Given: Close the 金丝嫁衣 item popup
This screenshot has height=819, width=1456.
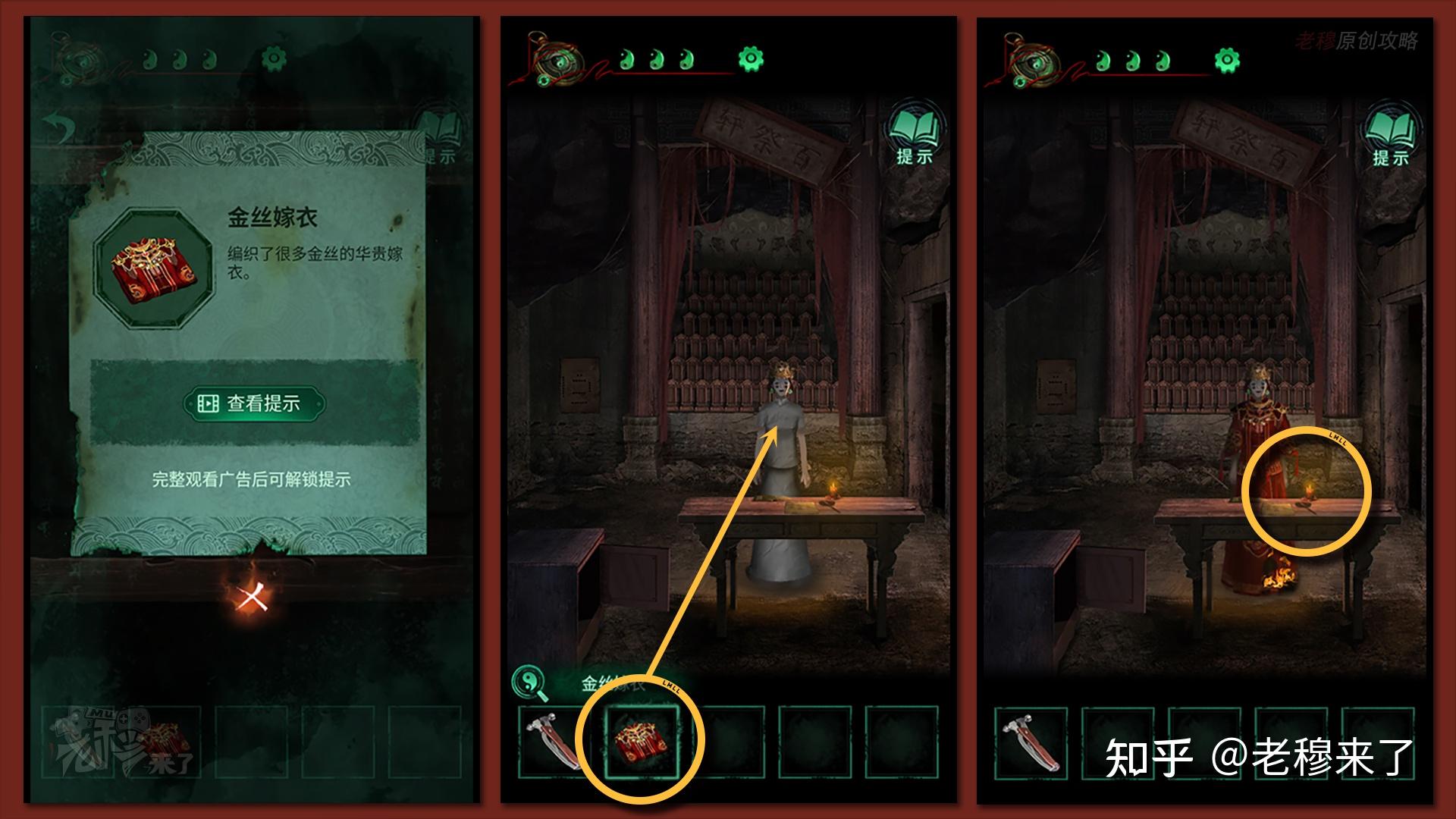Looking at the screenshot, I should coord(251,598).
